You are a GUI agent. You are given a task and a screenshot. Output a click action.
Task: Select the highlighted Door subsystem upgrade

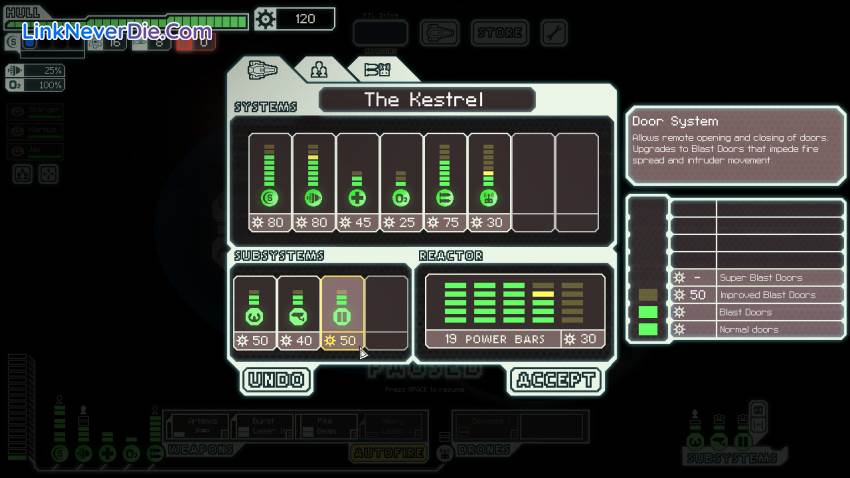click(342, 312)
